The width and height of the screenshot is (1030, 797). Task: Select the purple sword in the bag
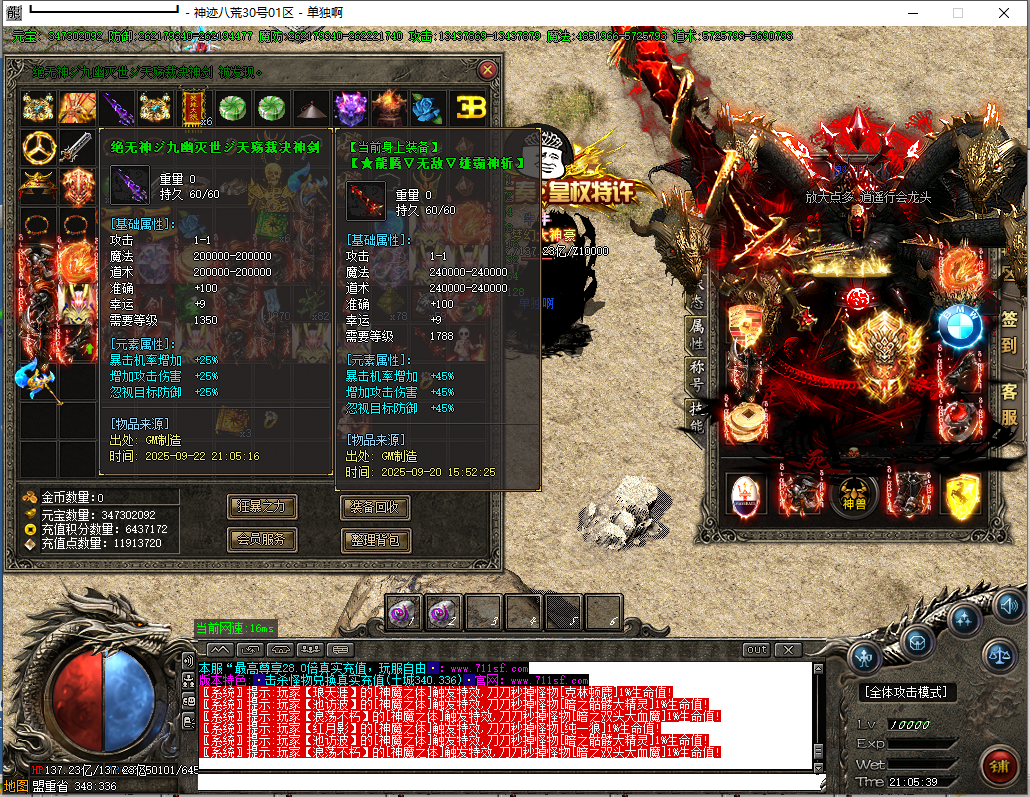coord(117,107)
